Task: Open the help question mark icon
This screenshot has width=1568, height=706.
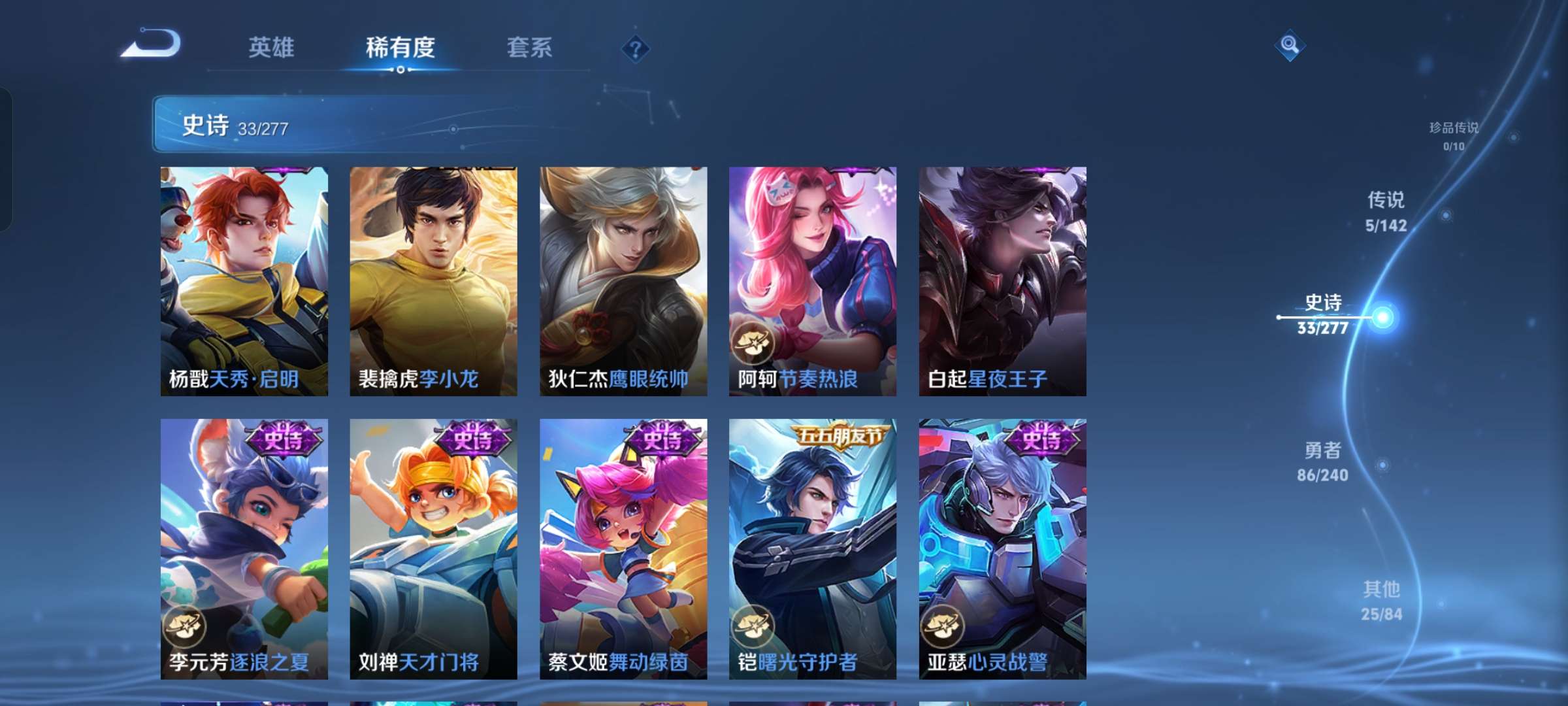Action: [634, 48]
